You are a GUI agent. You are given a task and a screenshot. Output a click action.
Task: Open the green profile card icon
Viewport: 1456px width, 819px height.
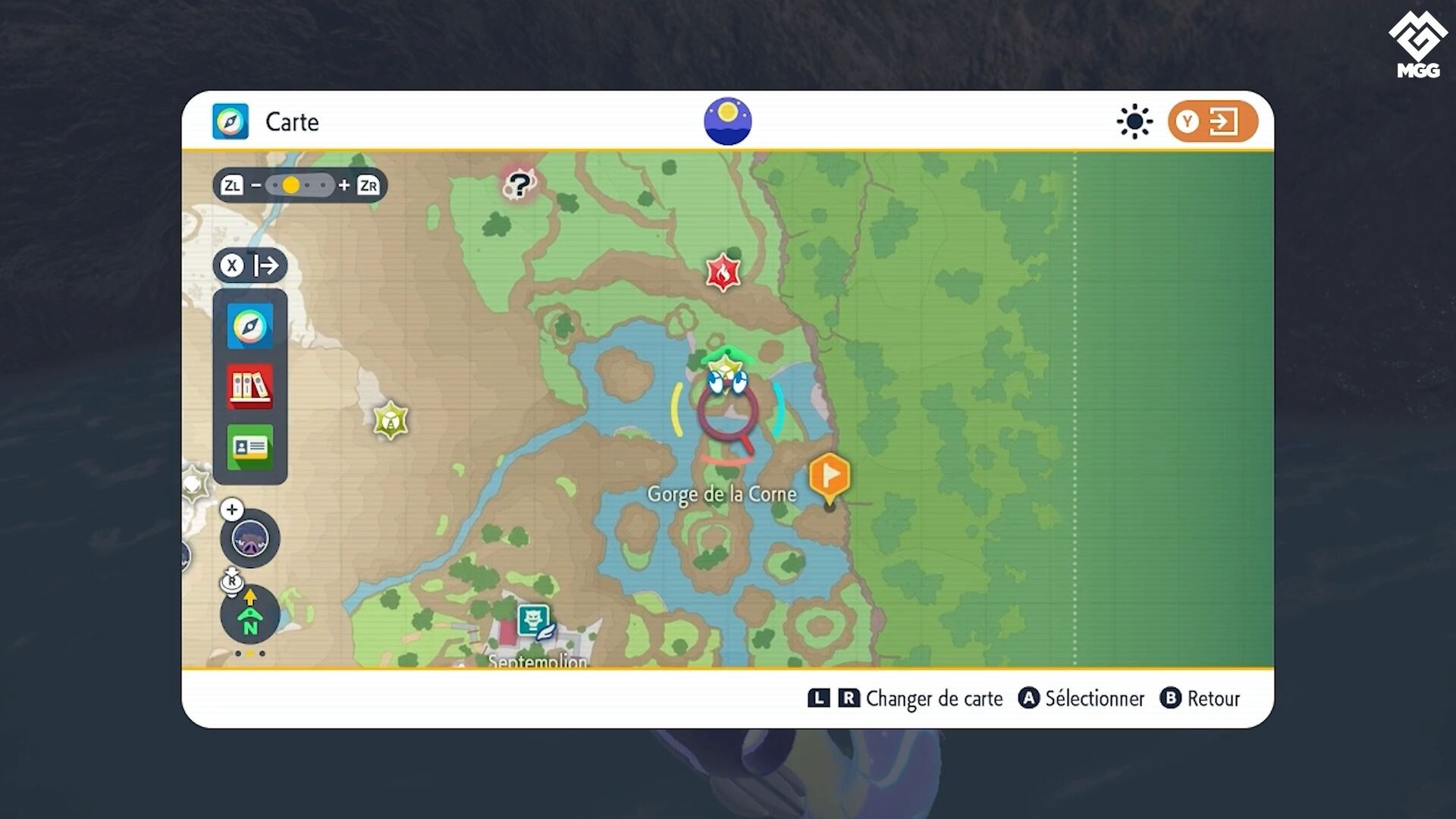[249, 447]
